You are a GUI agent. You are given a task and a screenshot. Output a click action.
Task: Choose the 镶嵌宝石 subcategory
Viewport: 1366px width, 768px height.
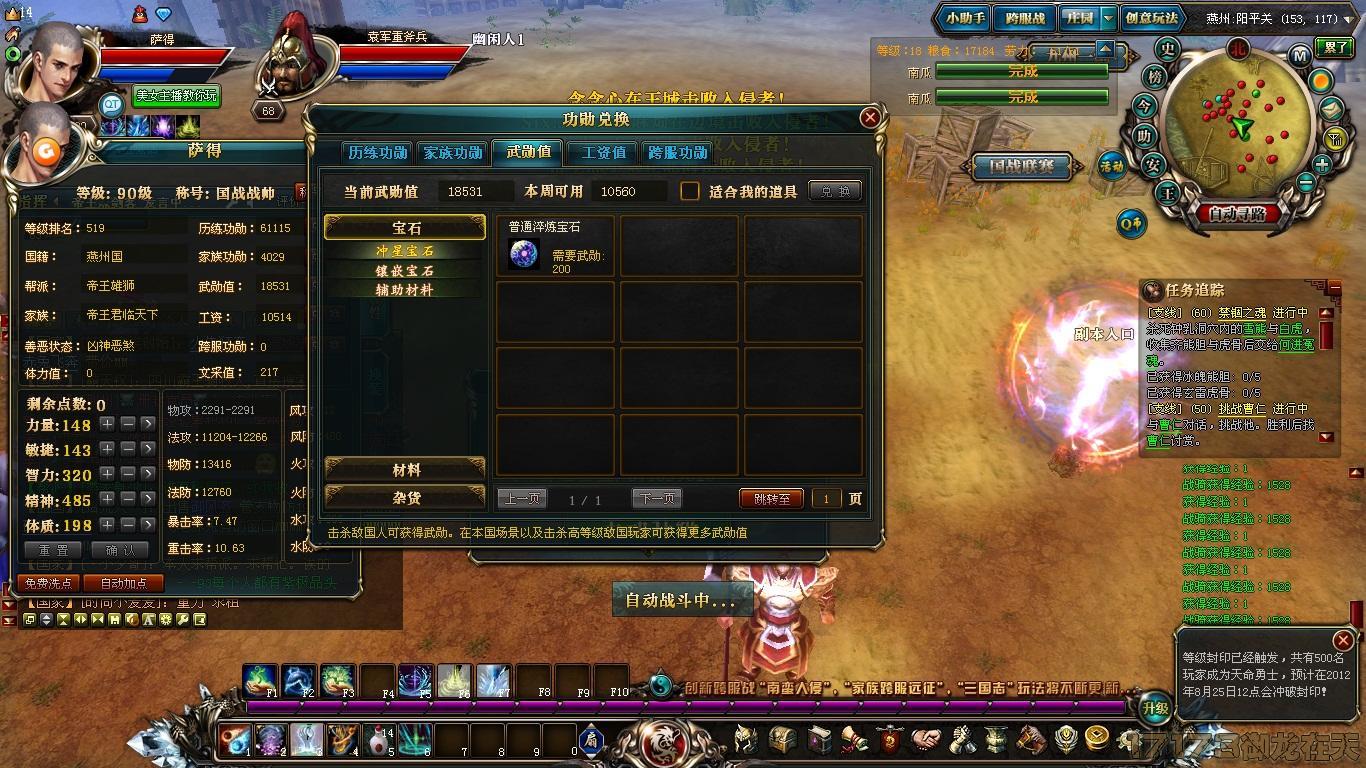point(404,271)
